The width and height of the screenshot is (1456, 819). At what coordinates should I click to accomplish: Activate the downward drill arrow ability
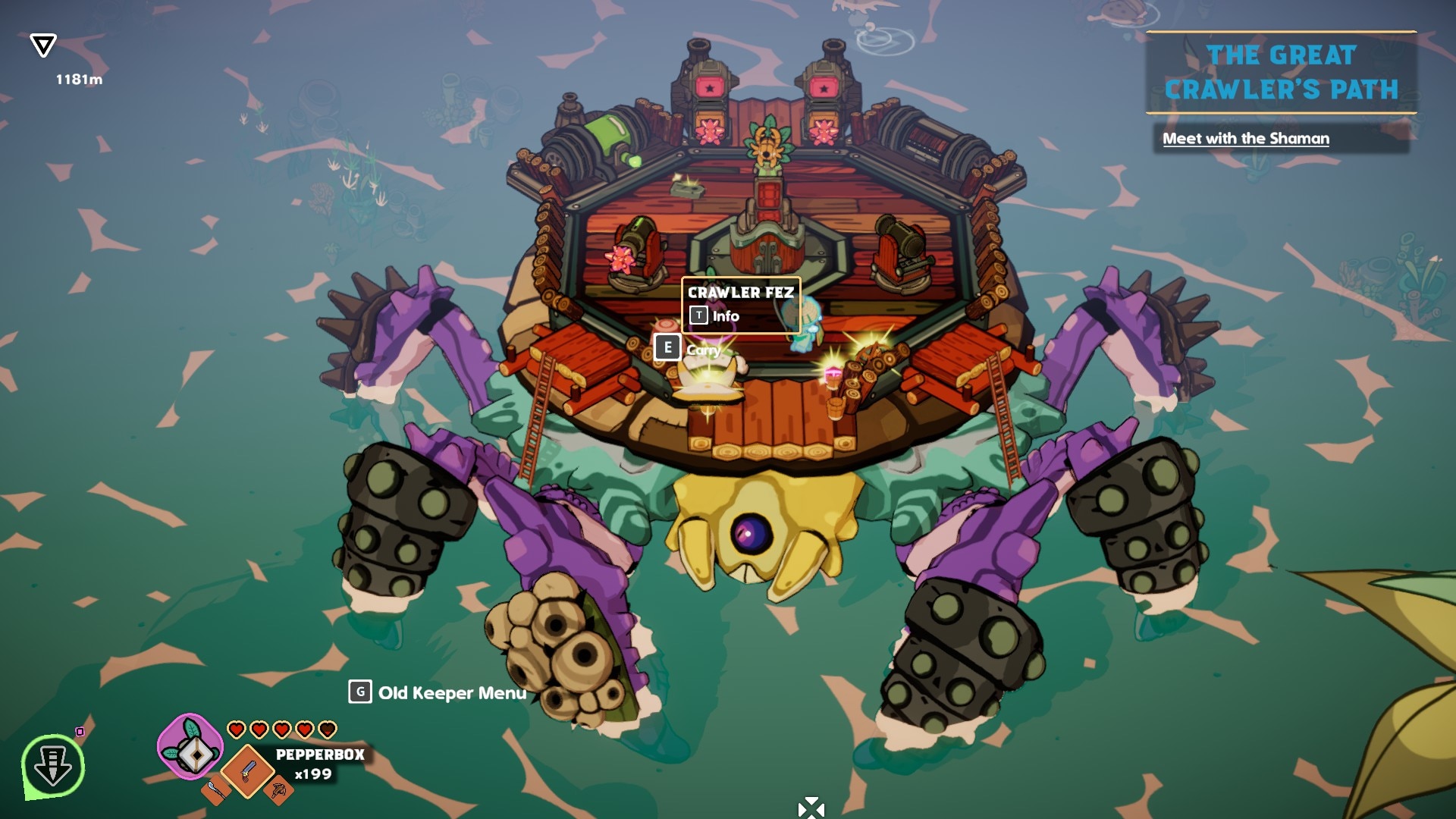53,766
